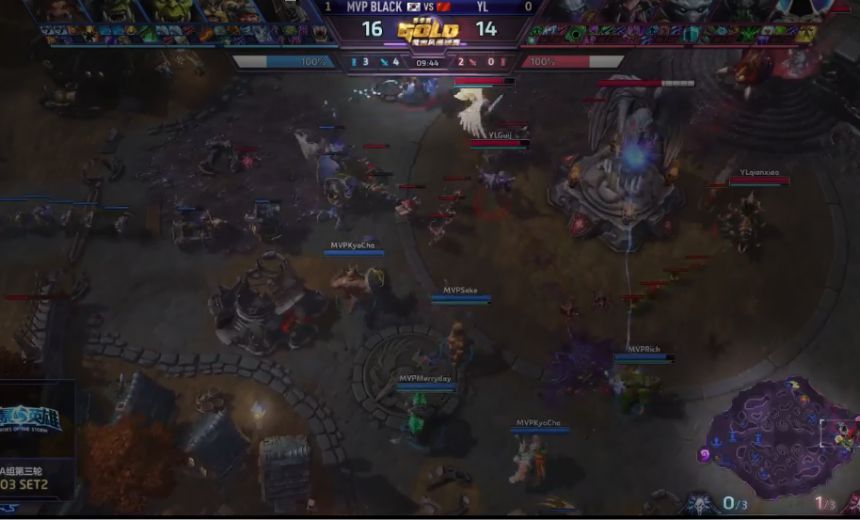Image resolution: width=860 pixels, height=520 pixels.
Task: Click the purple swirl marker on minimap
Action: pyautogui.click(x=704, y=455)
